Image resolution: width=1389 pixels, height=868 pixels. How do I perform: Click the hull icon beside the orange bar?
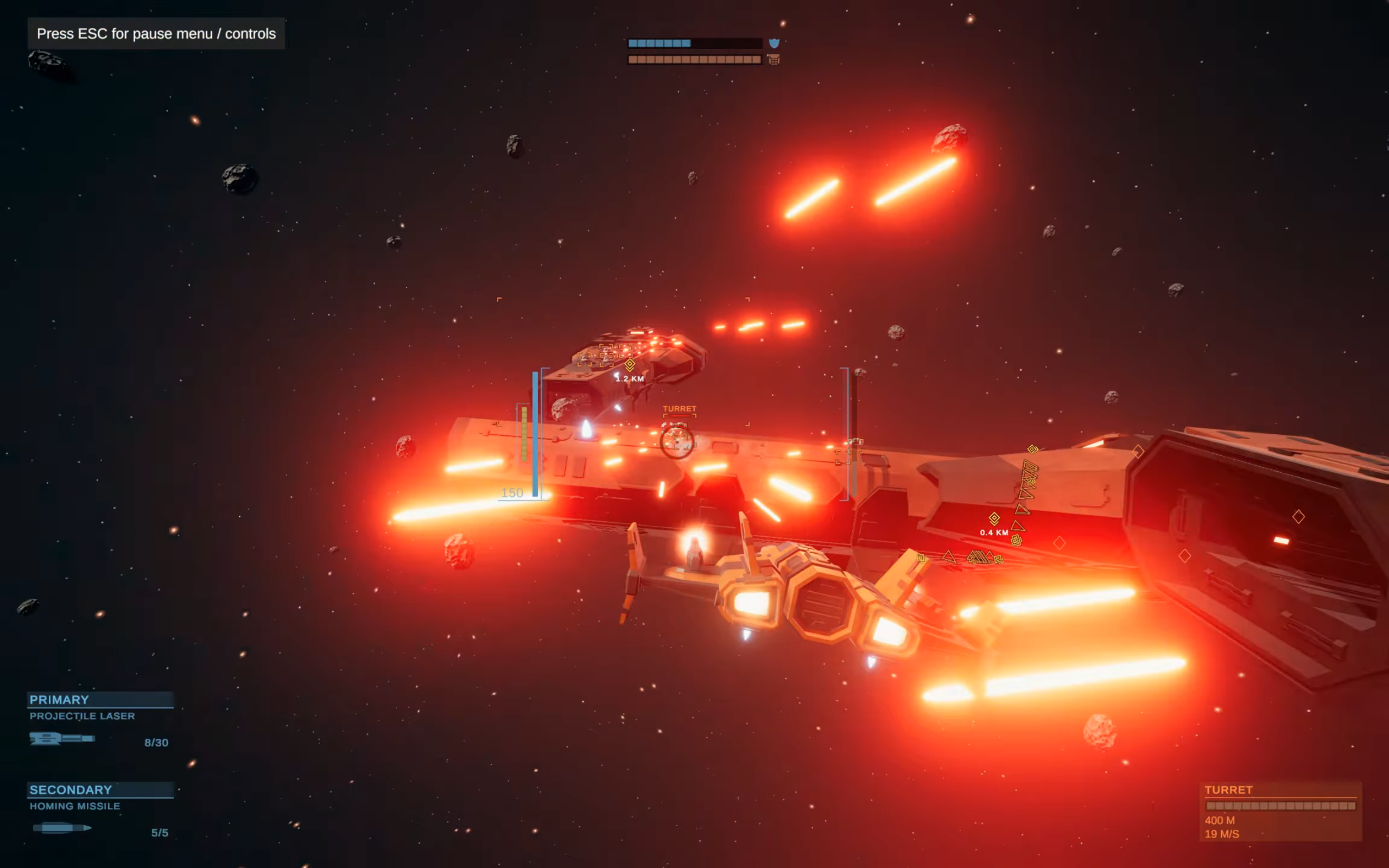[773, 59]
